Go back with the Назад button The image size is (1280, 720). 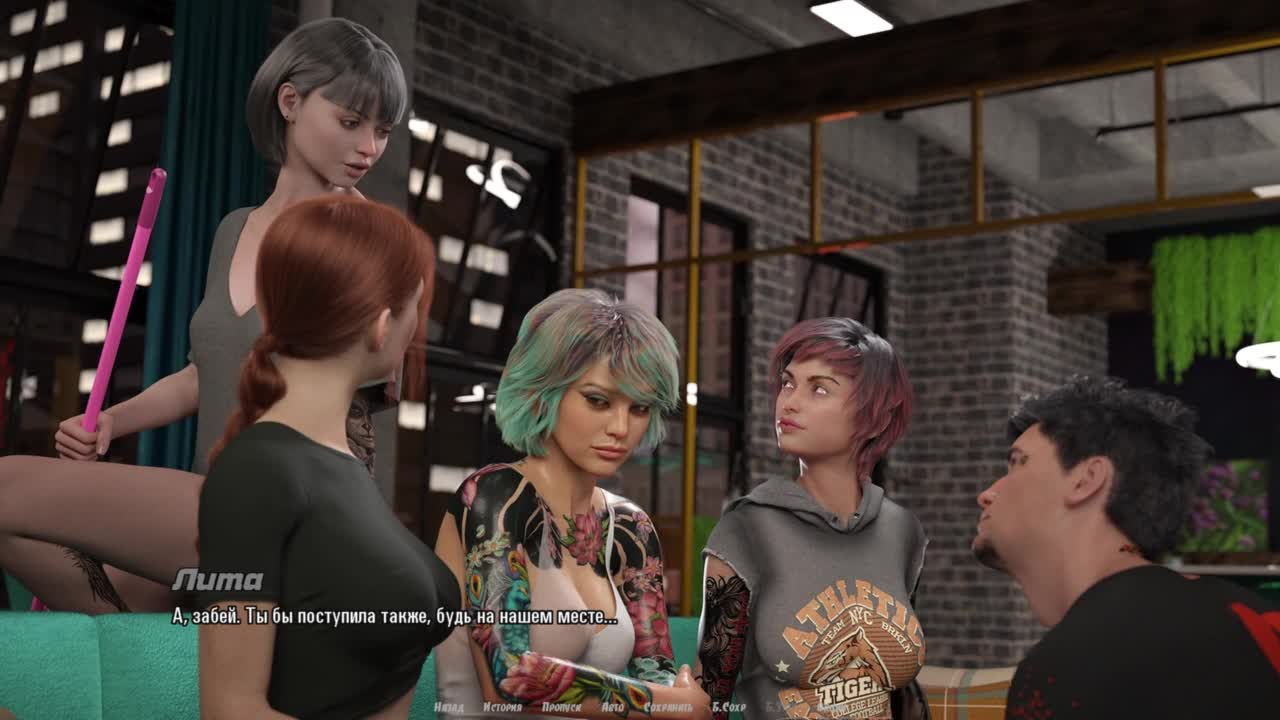point(449,707)
